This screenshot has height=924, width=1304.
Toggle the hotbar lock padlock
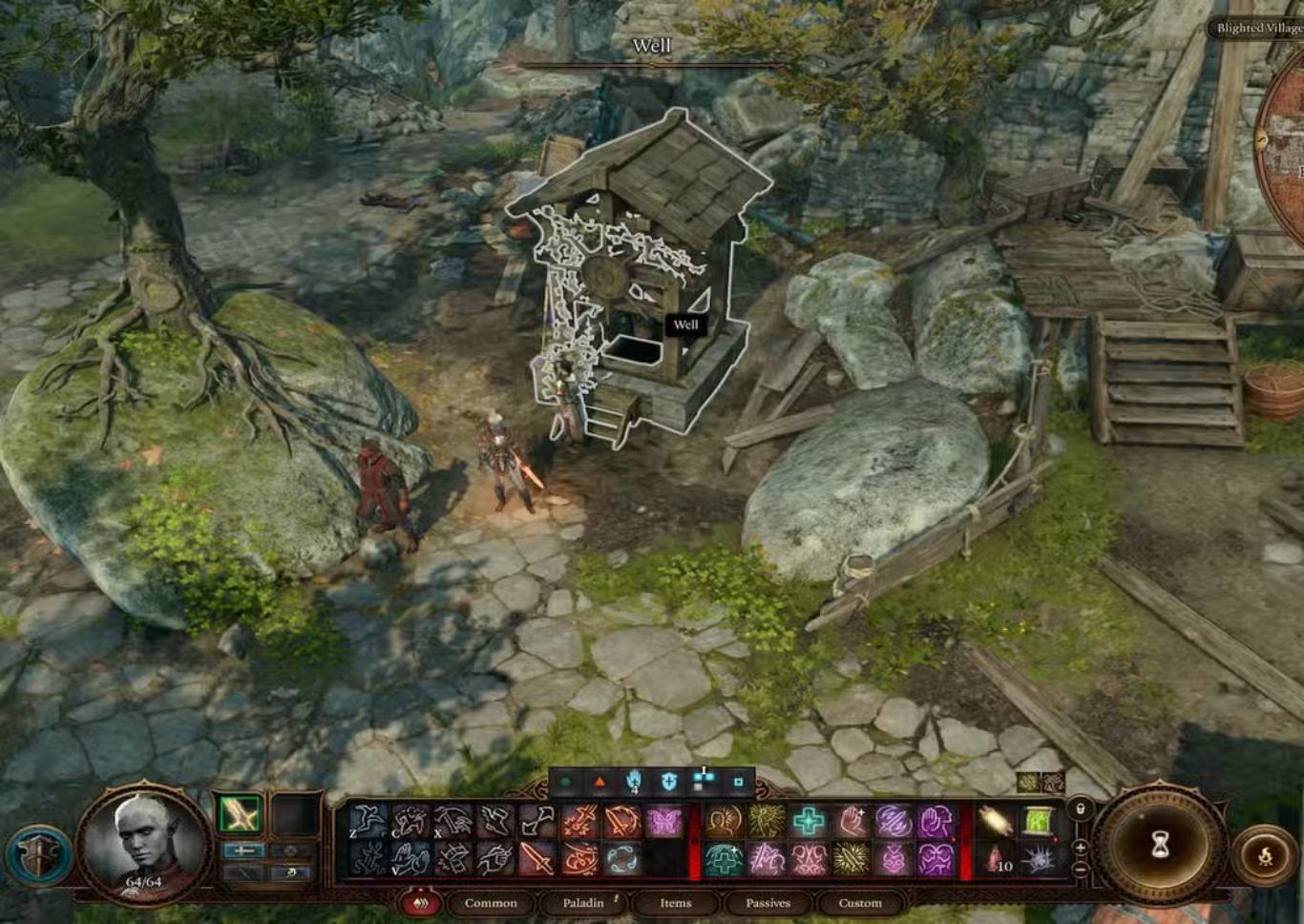(x=1081, y=808)
